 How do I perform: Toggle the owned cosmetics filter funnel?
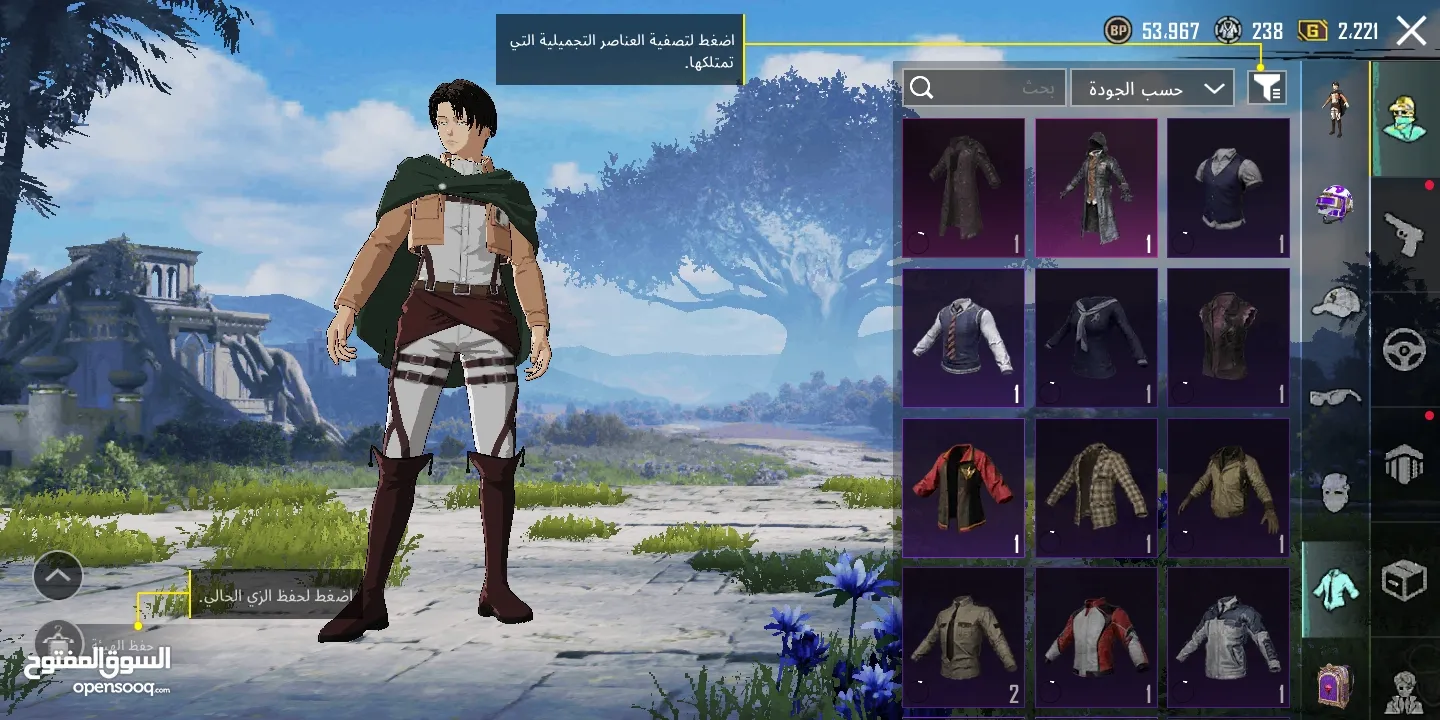tap(1266, 87)
